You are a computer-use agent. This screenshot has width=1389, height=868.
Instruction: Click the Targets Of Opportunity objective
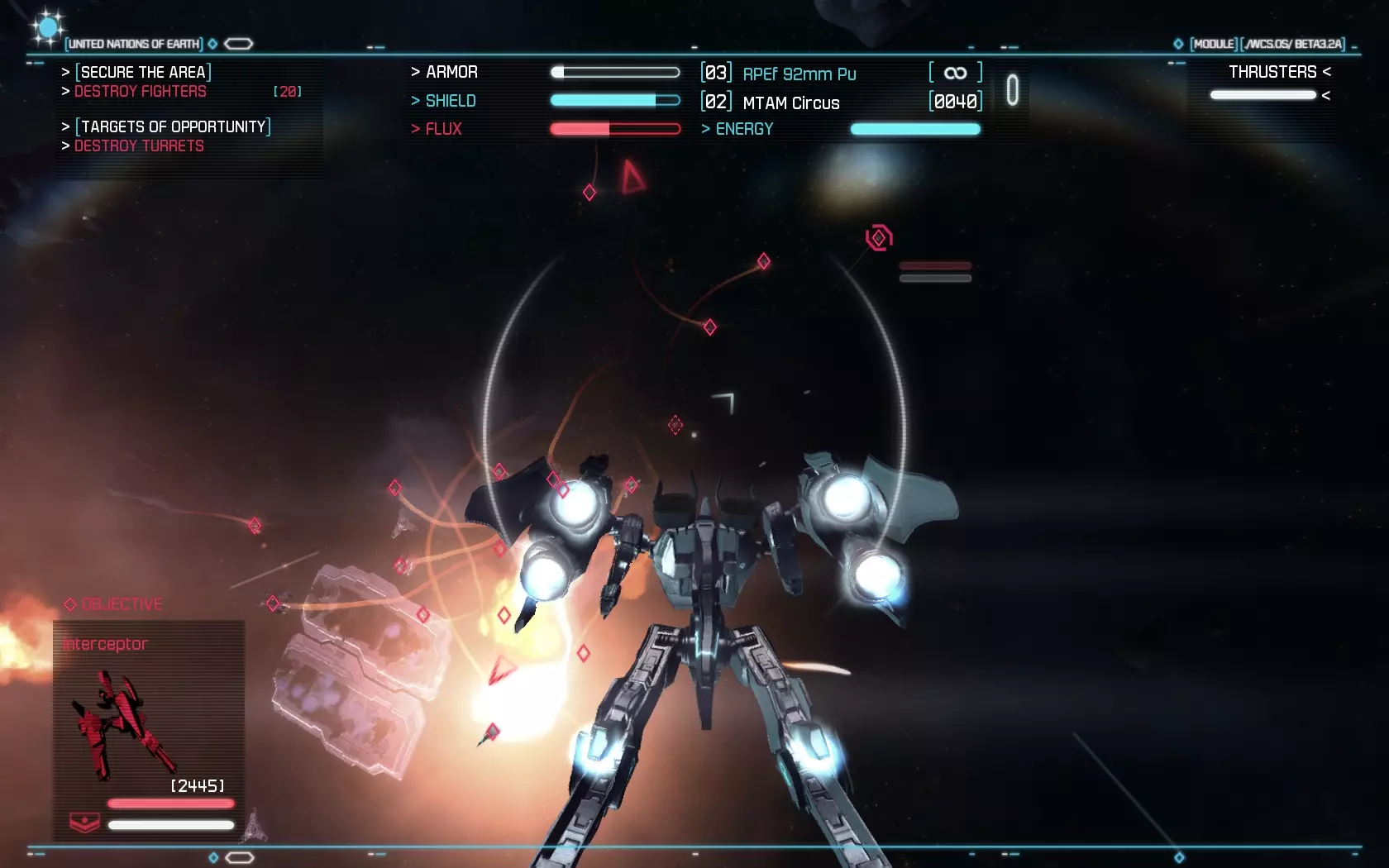[x=174, y=126]
